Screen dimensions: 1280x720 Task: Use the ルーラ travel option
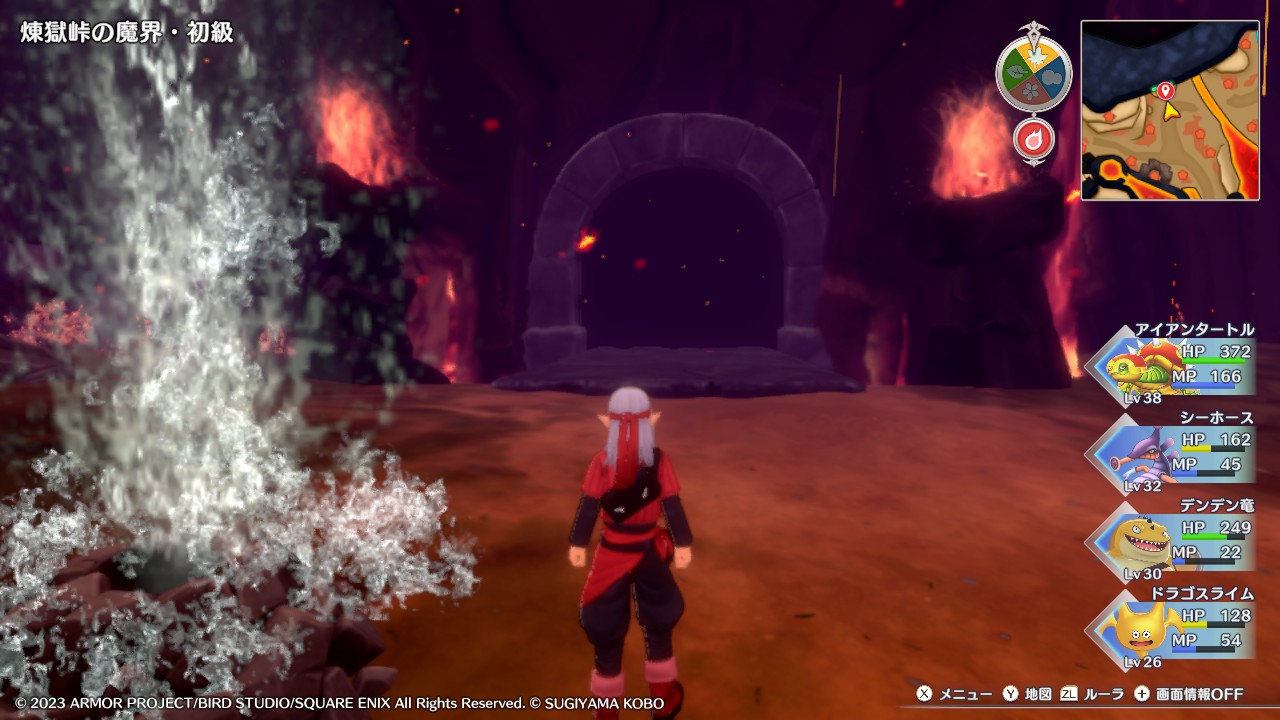(1093, 694)
